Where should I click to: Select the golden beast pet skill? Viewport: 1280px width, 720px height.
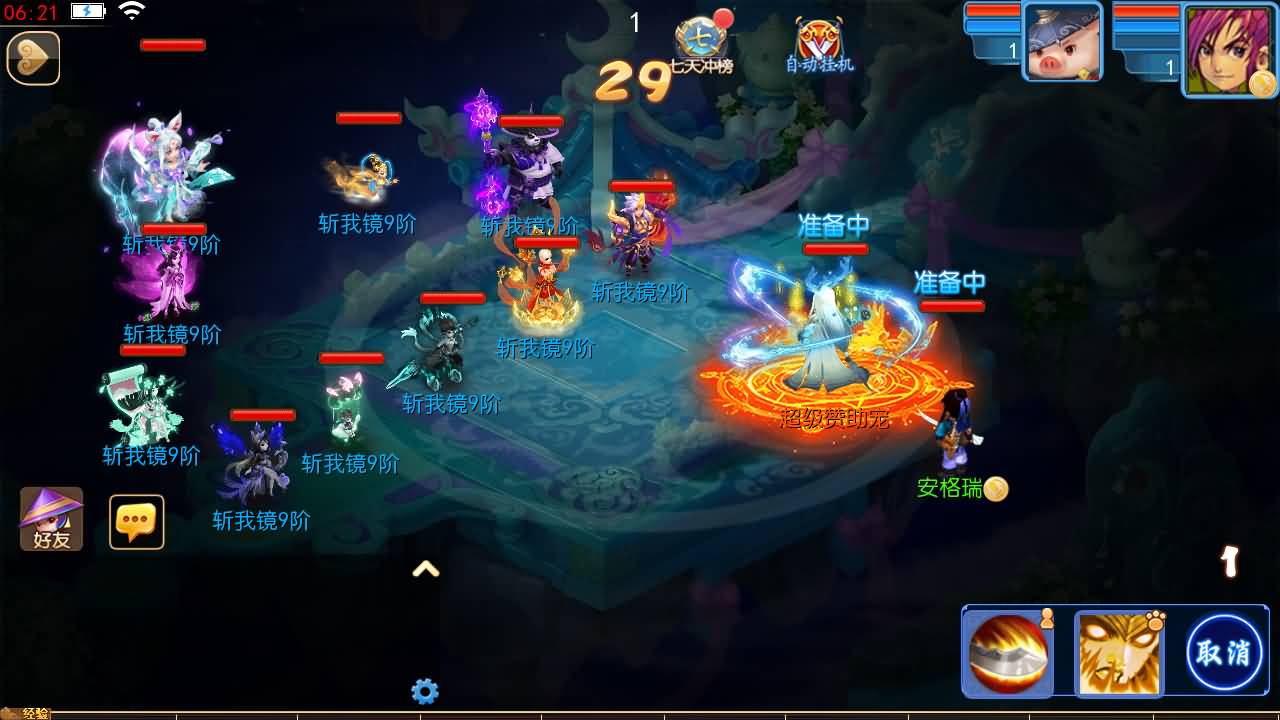[x=1120, y=652]
